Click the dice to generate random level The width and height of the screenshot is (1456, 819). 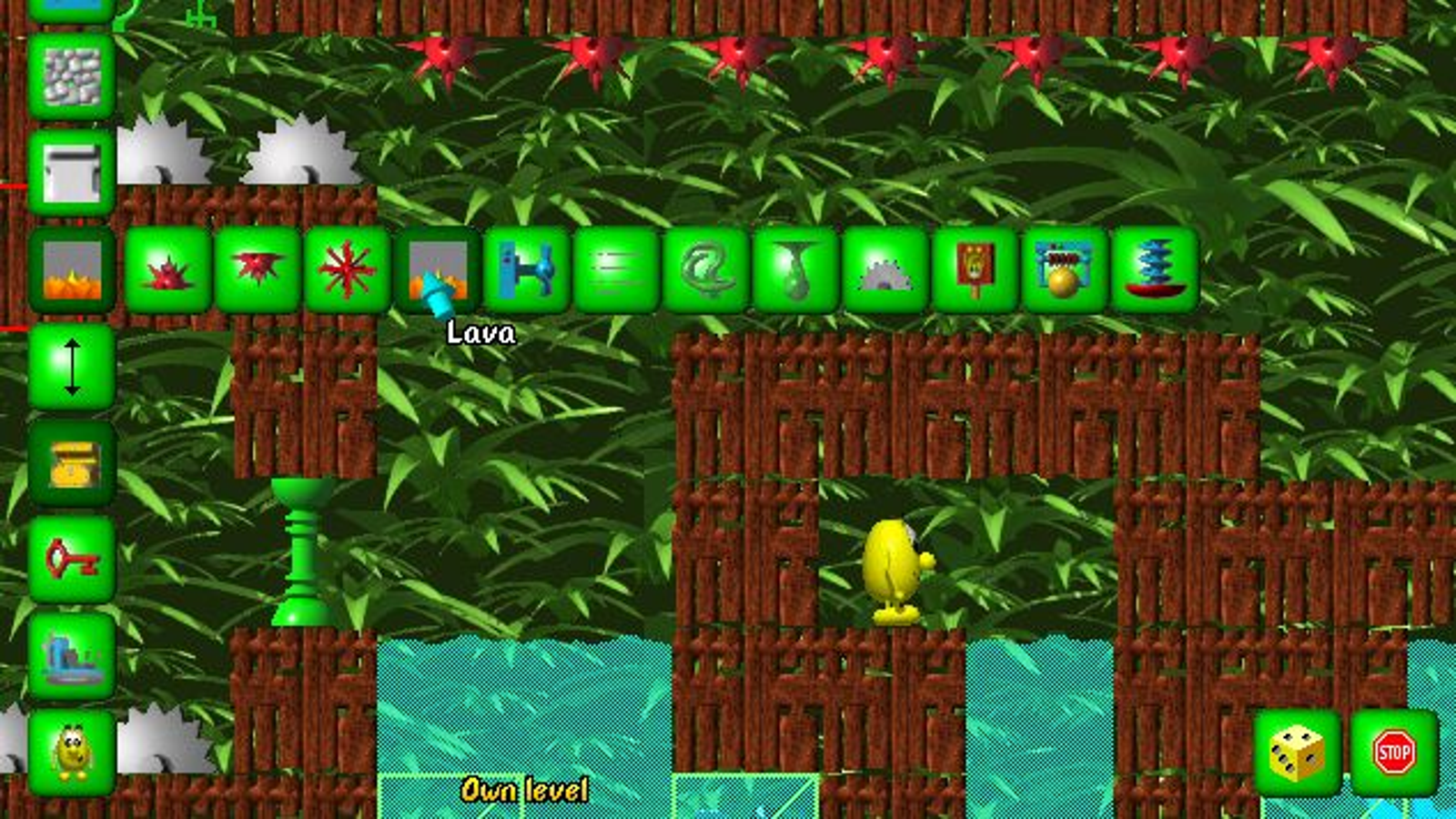pos(1297,751)
